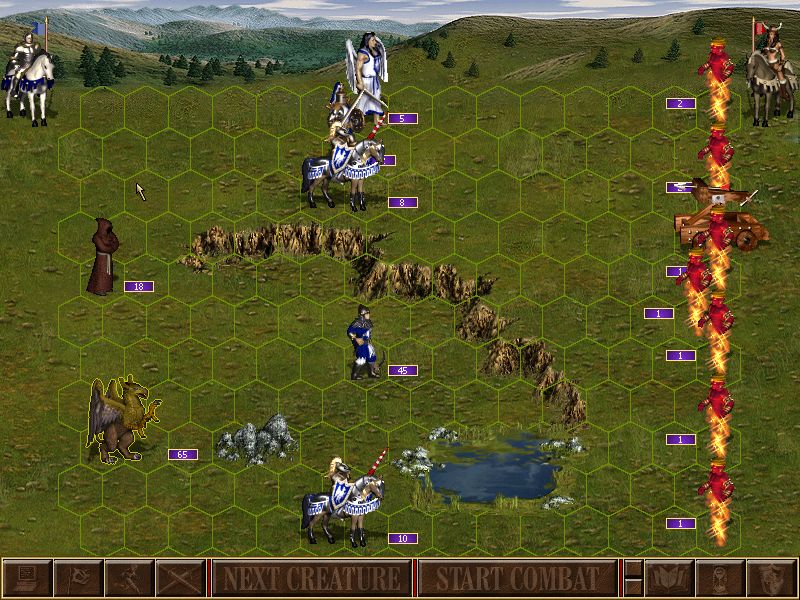Click the hourglass wait button

pos(719,578)
